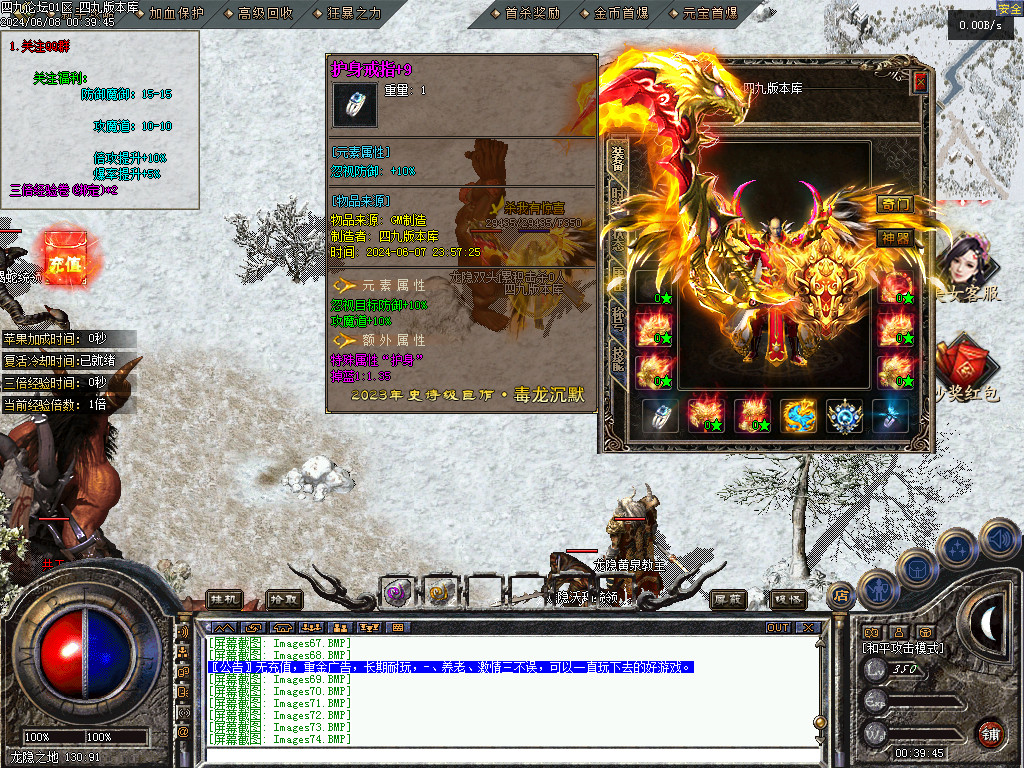Select the blue dragon emblem slot
Viewport: 1024px width, 768px height.
(799, 416)
